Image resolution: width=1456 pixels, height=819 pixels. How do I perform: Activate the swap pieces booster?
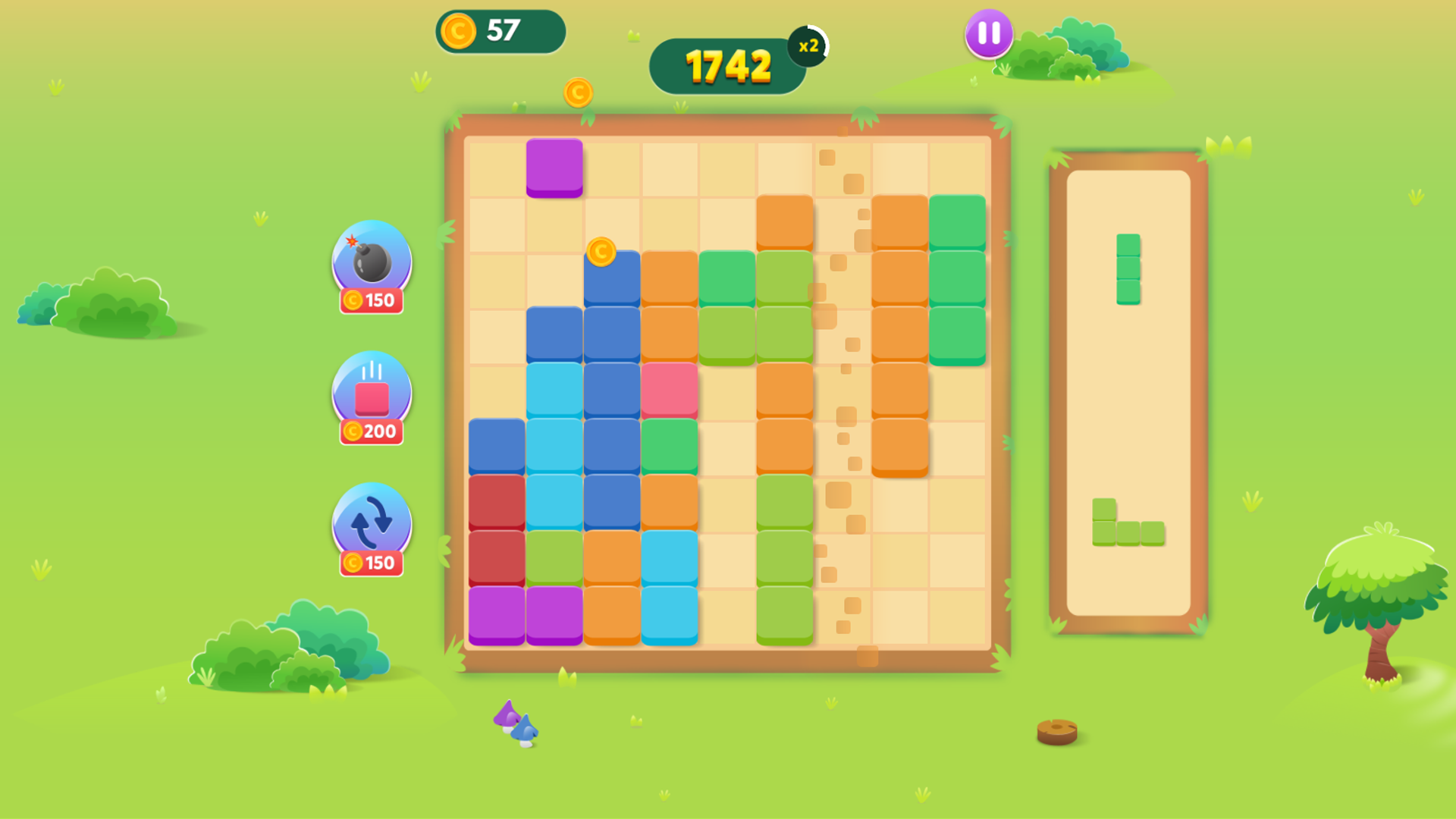point(371,523)
